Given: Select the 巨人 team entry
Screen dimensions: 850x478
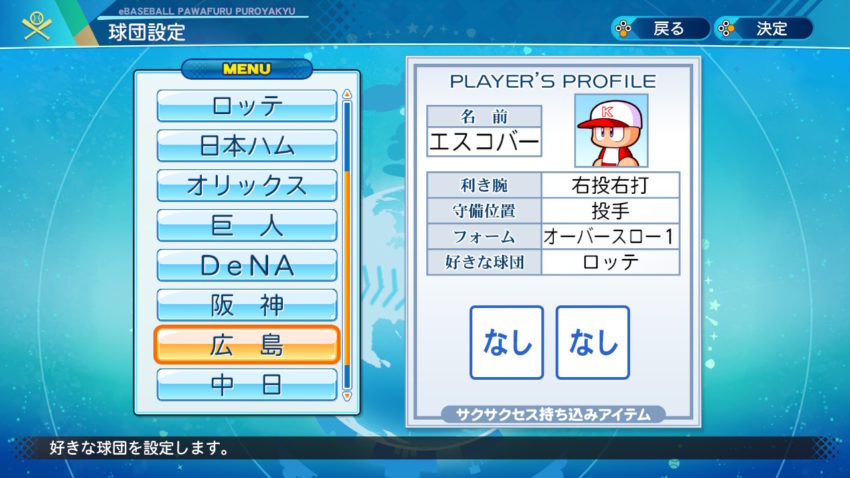Looking at the screenshot, I should [247, 226].
